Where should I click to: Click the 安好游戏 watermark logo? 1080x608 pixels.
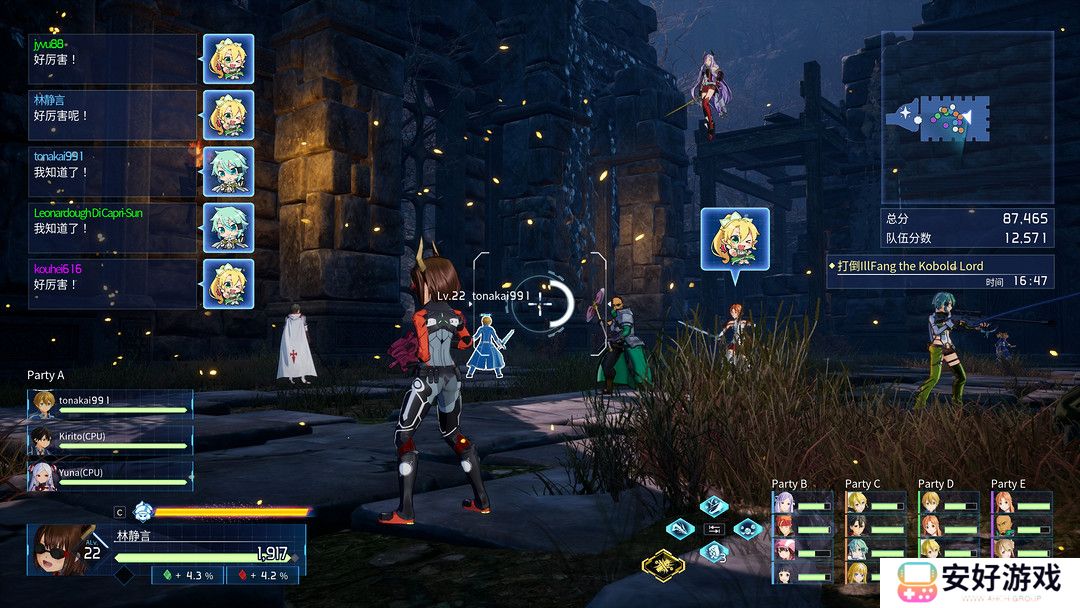pos(980,579)
